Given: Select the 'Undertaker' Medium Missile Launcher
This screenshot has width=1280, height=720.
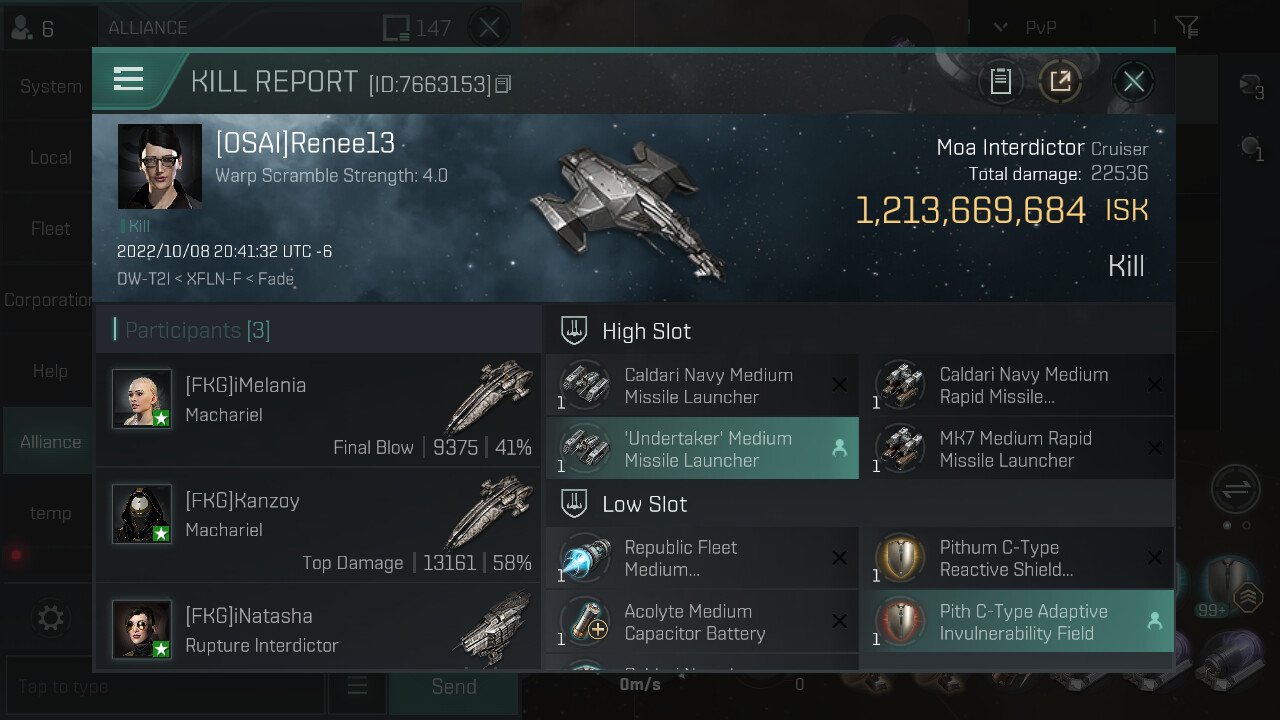Looking at the screenshot, I should click(702, 449).
